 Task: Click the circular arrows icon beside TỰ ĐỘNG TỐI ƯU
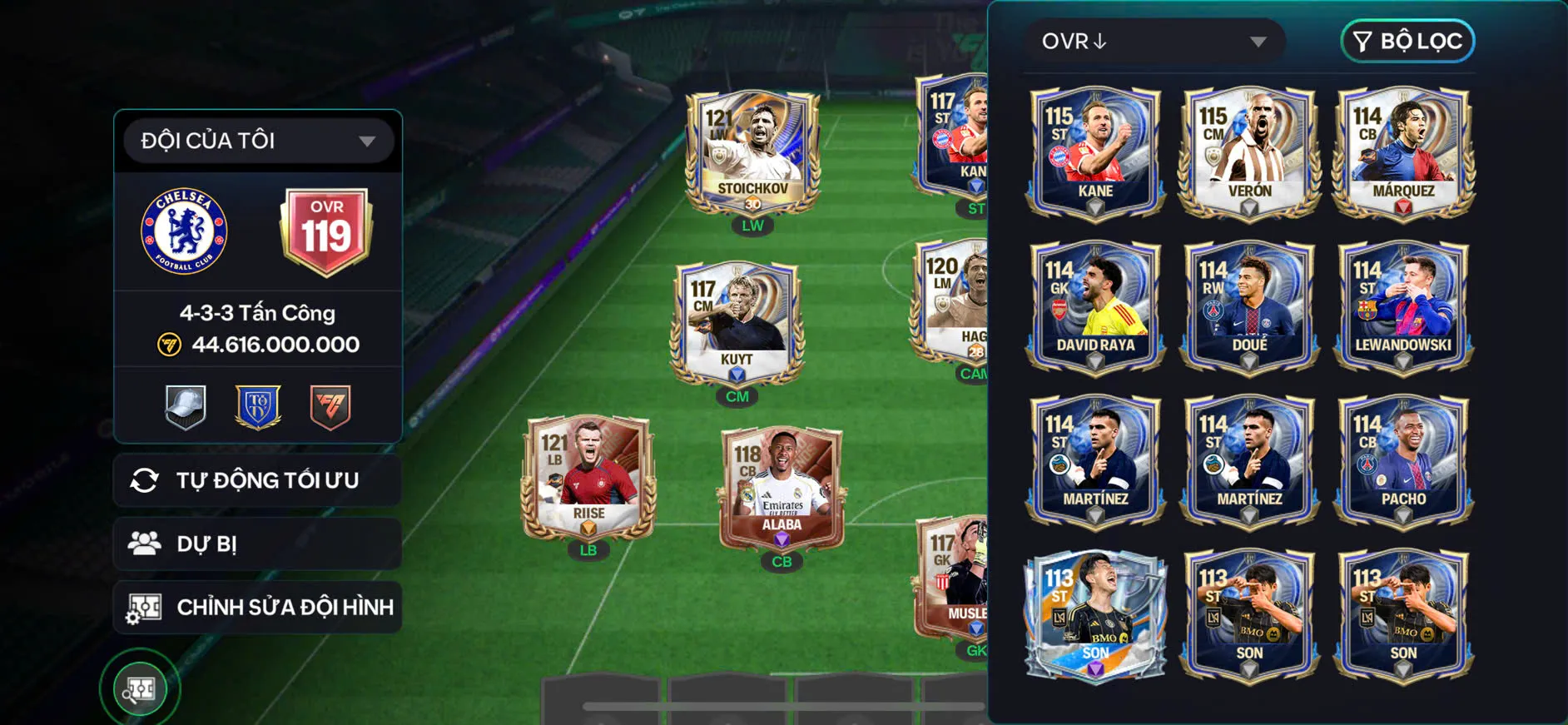pos(143,479)
